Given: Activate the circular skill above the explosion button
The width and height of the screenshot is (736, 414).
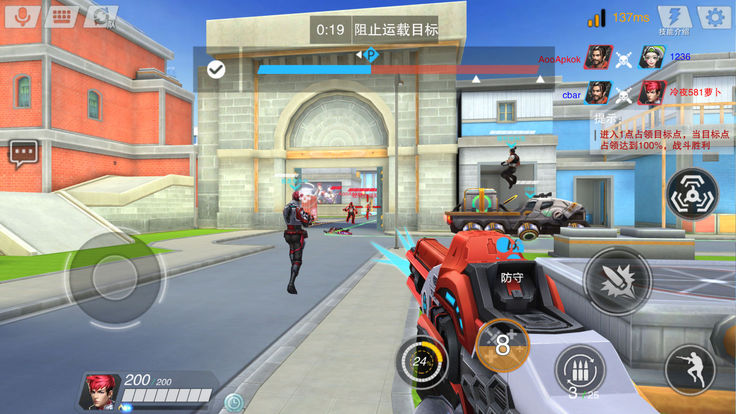Looking at the screenshot, I should (x=691, y=194).
